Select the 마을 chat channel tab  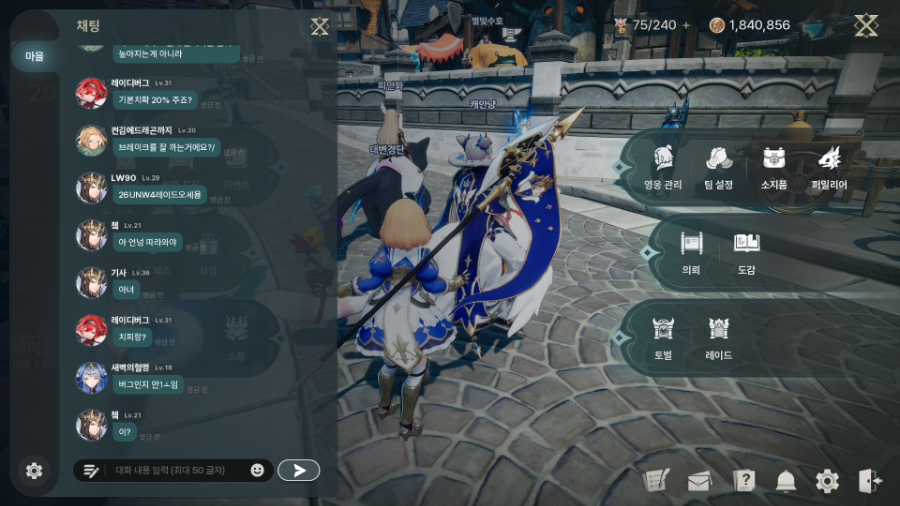pos(34,57)
